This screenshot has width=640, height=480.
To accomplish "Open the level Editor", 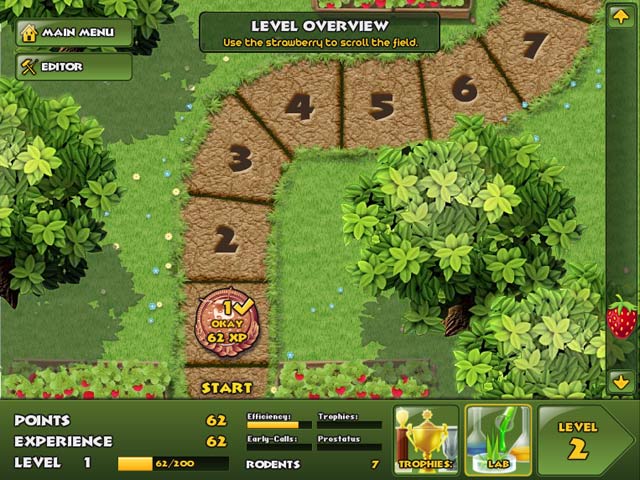I will point(73,67).
